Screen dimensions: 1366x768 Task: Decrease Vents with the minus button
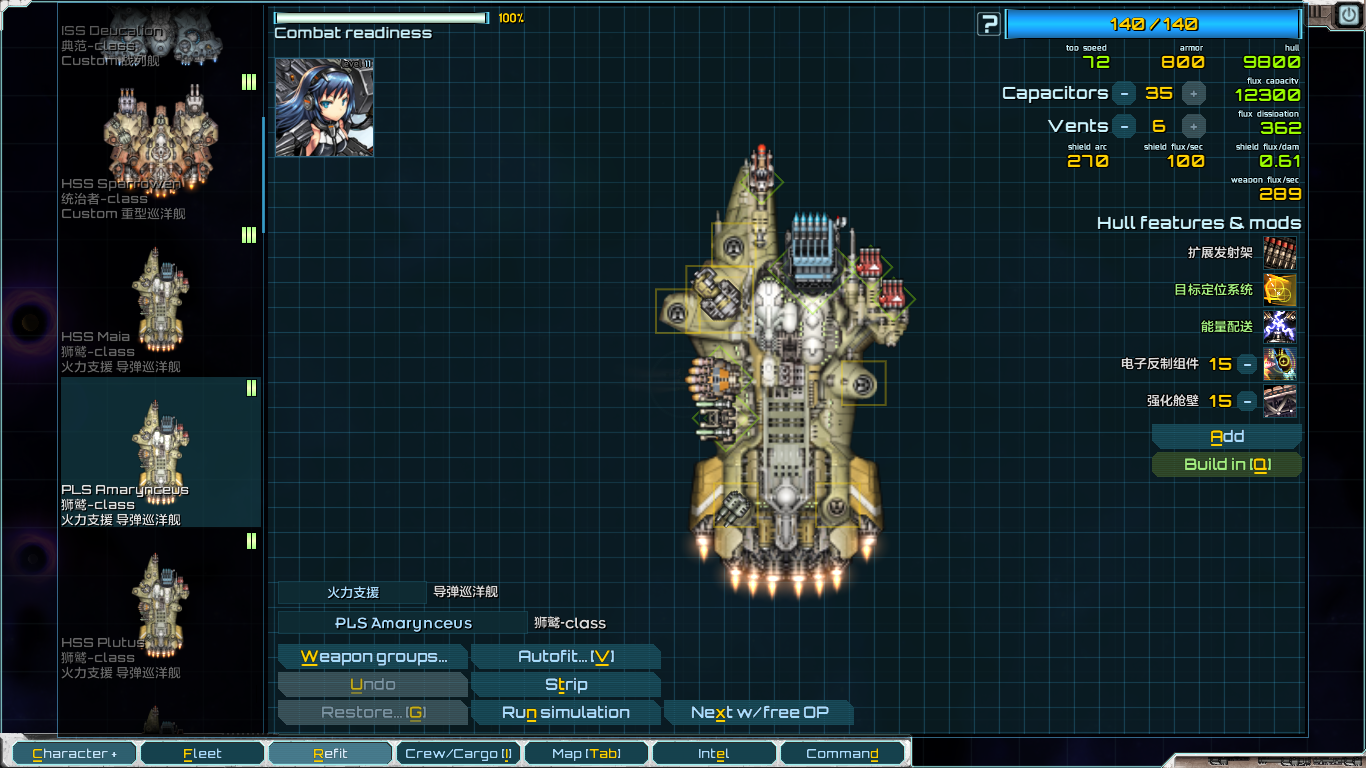click(1124, 126)
